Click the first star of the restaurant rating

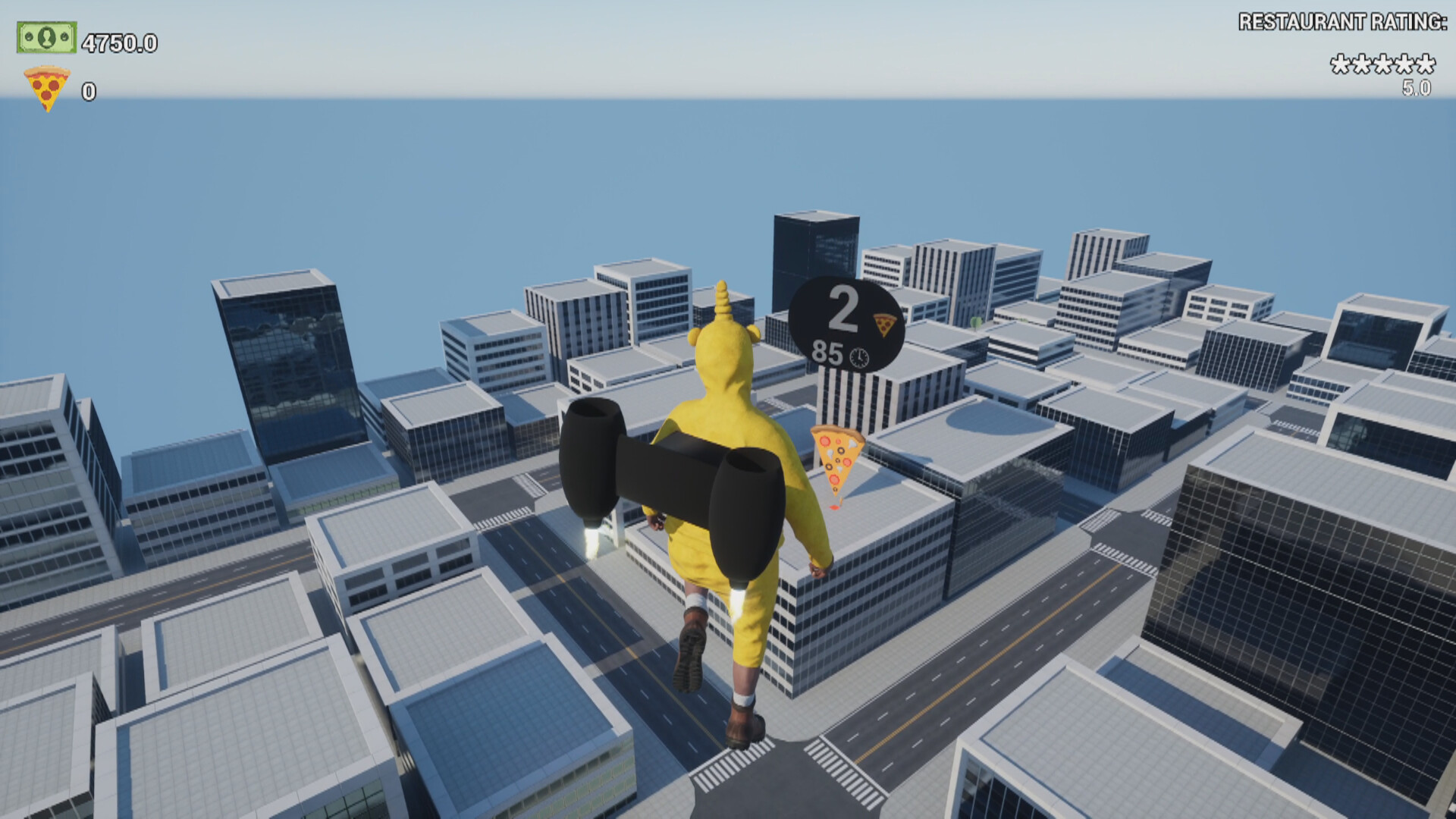pos(1341,64)
